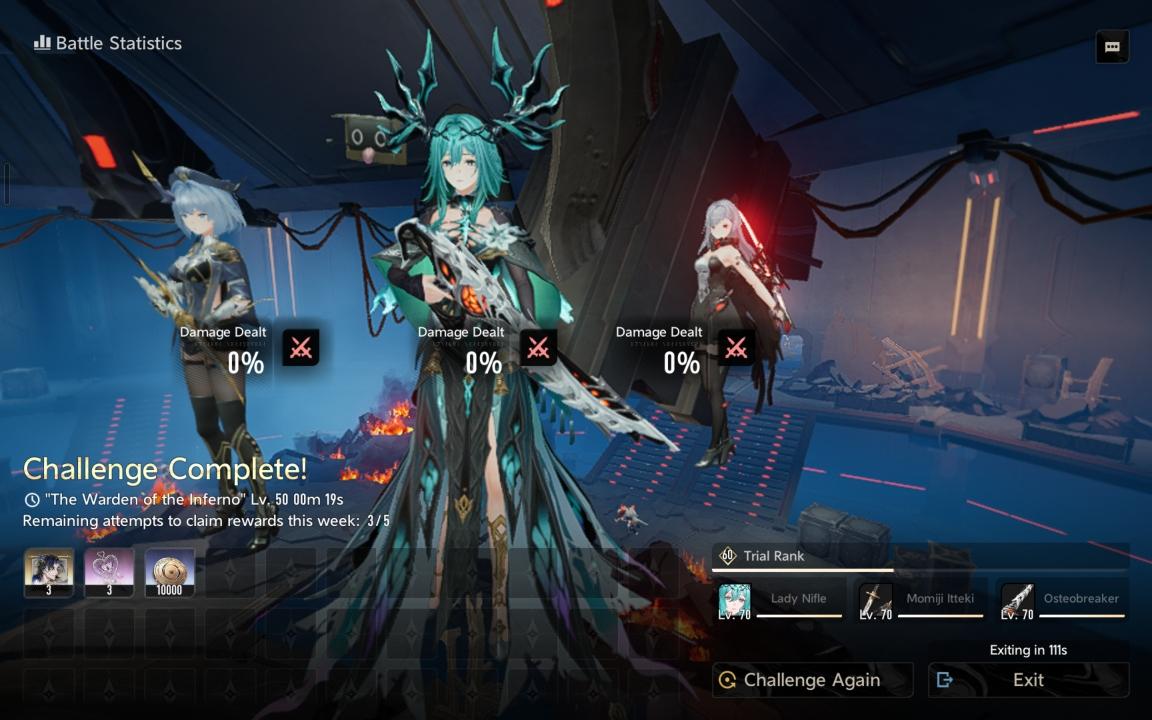The width and height of the screenshot is (1152, 720).
Task: Open the chat bubble icon
Action: coord(1112,47)
